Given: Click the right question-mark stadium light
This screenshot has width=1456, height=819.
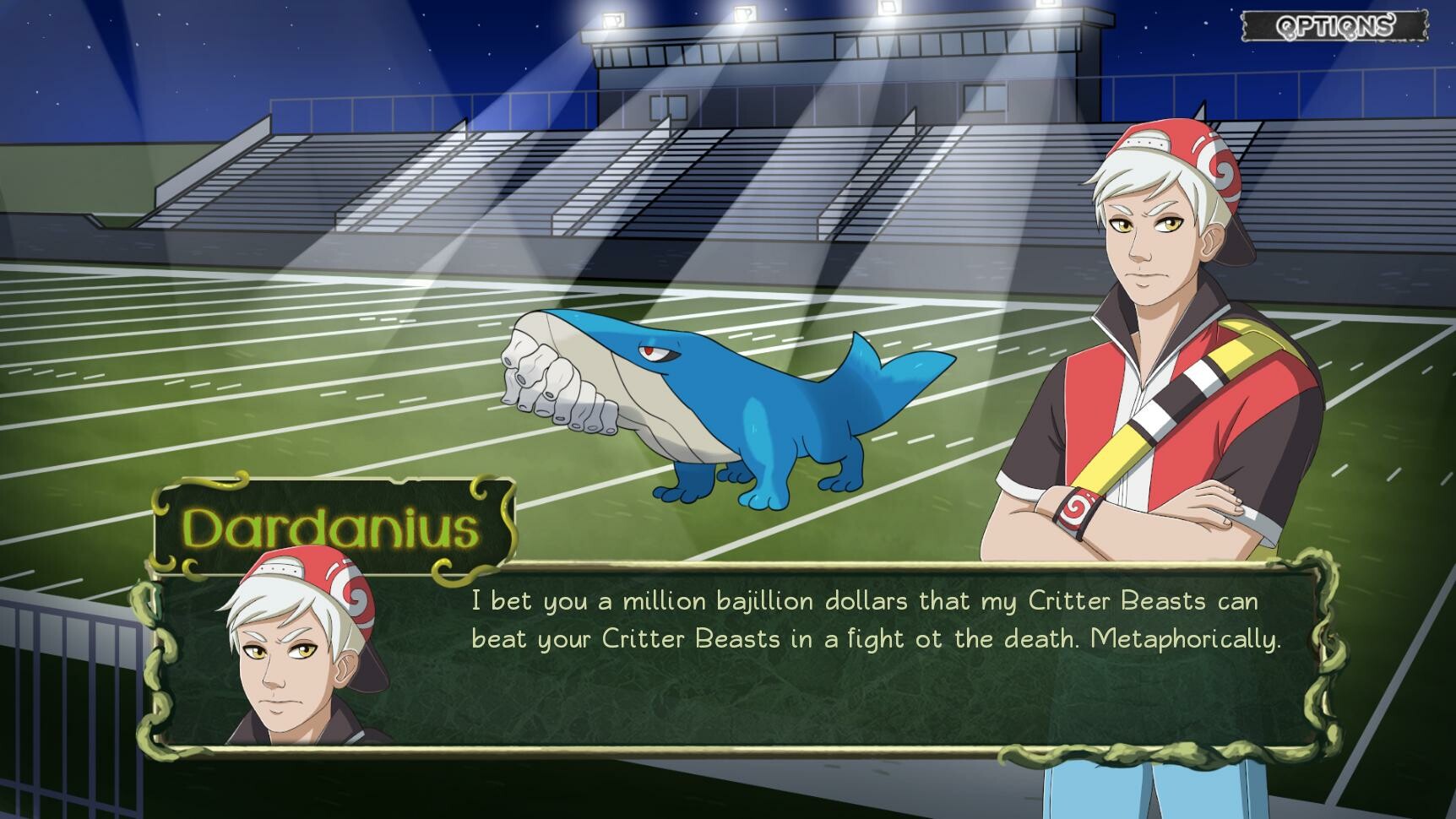Looking at the screenshot, I should 745,15.
